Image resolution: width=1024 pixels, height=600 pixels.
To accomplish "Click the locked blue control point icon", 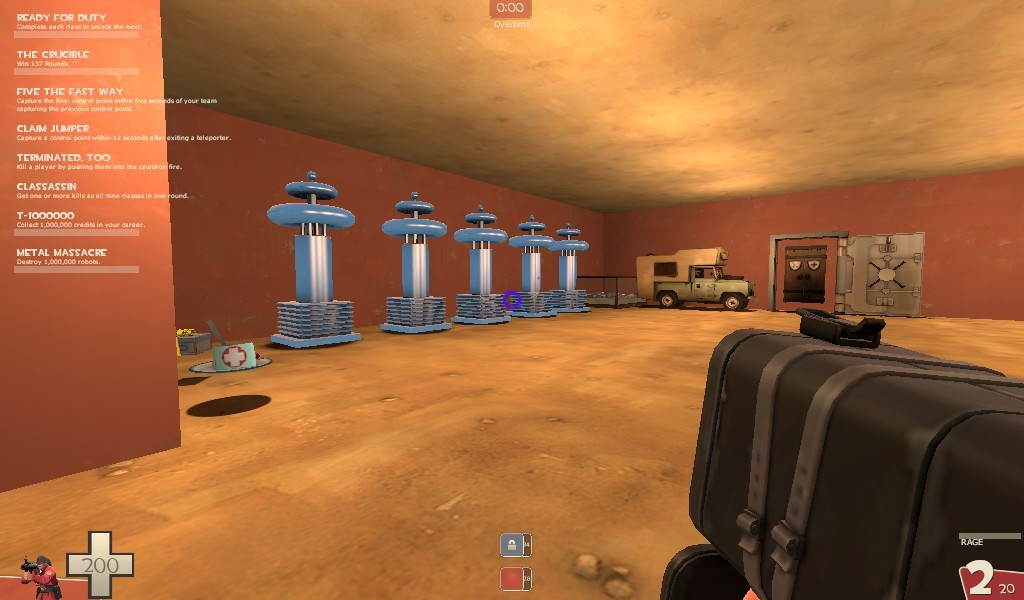I will (512, 545).
